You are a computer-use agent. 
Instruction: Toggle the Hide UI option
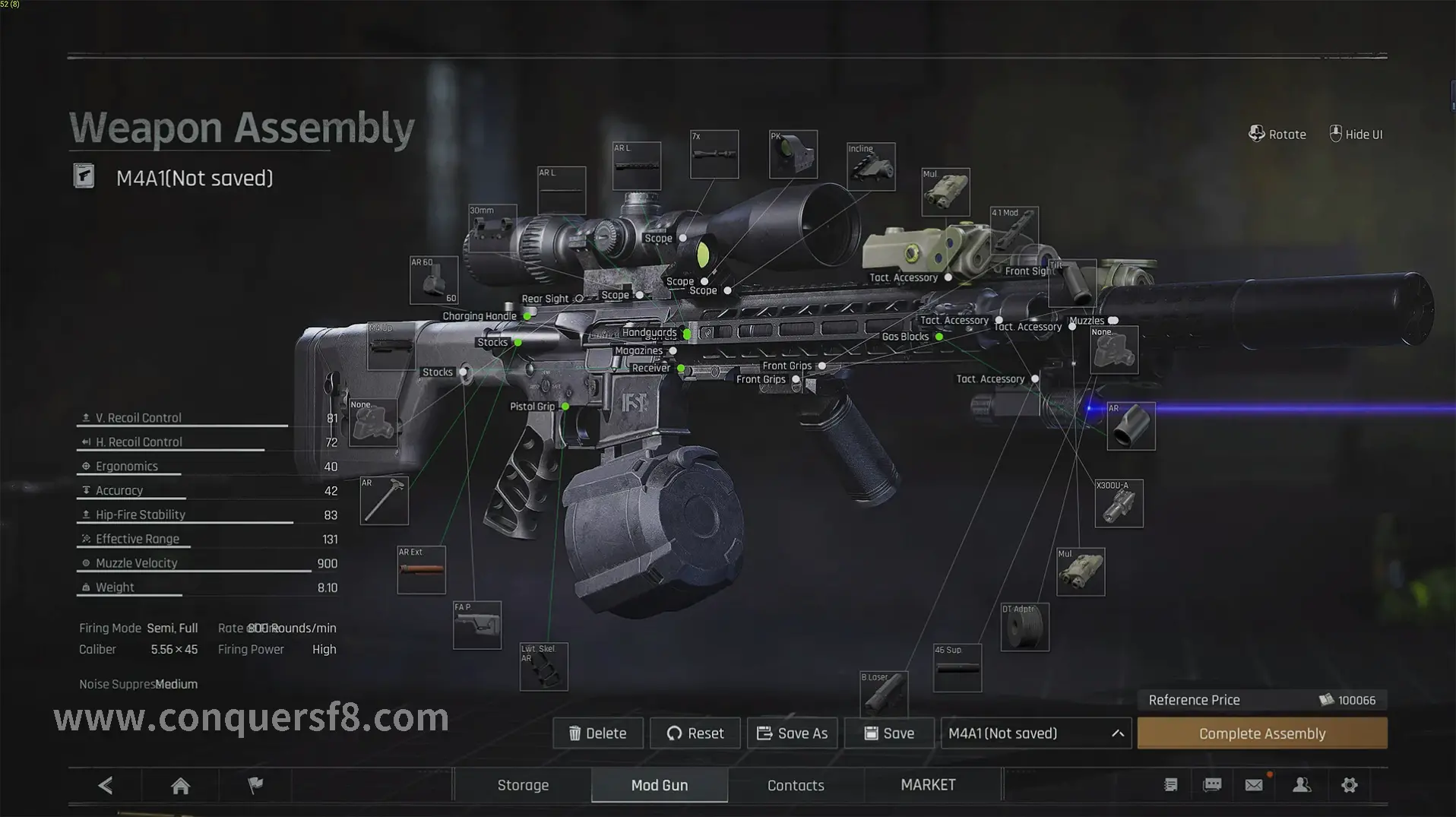click(1356, 135)
